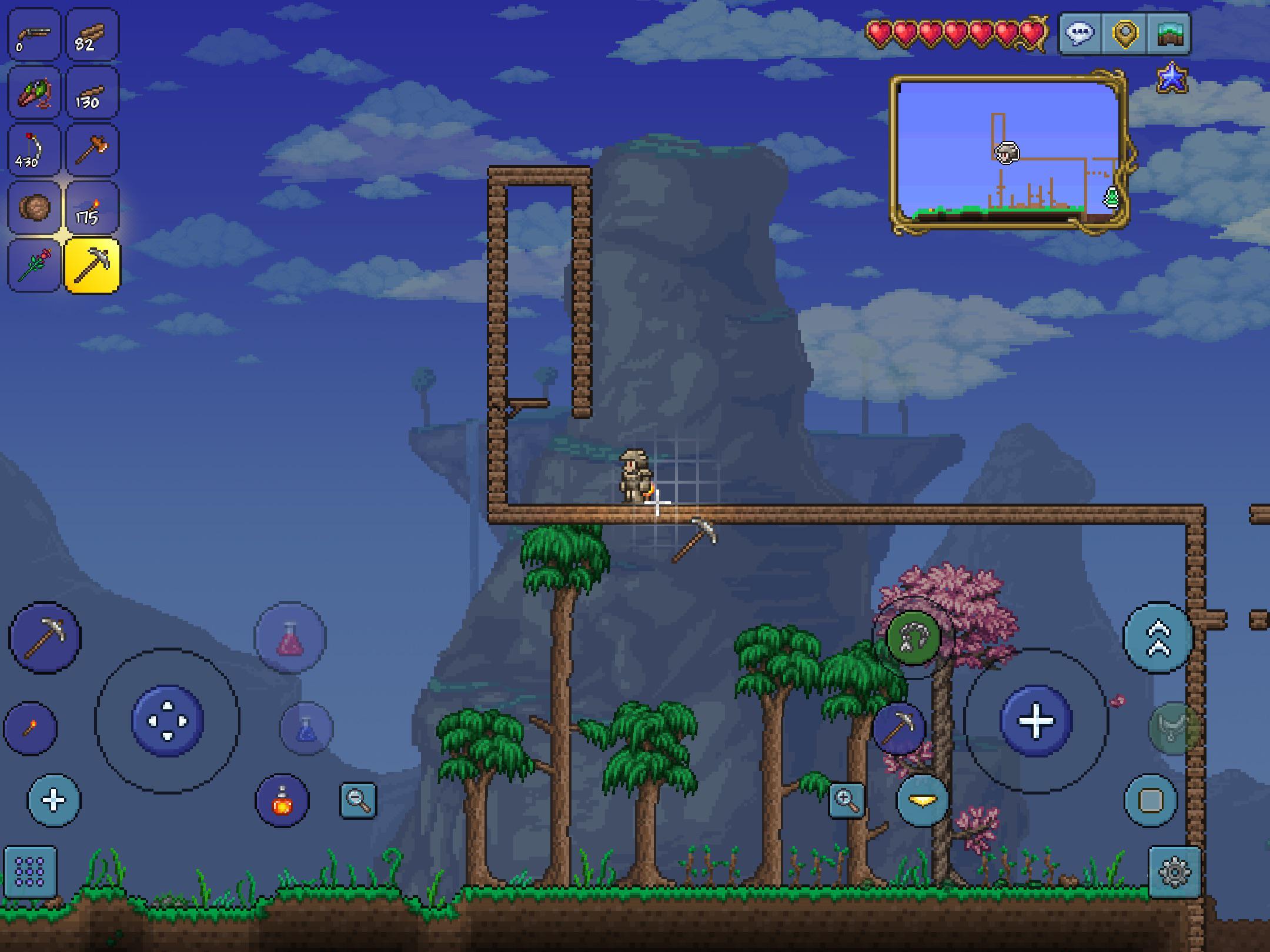Open the settings gear

pos(1174,872)
